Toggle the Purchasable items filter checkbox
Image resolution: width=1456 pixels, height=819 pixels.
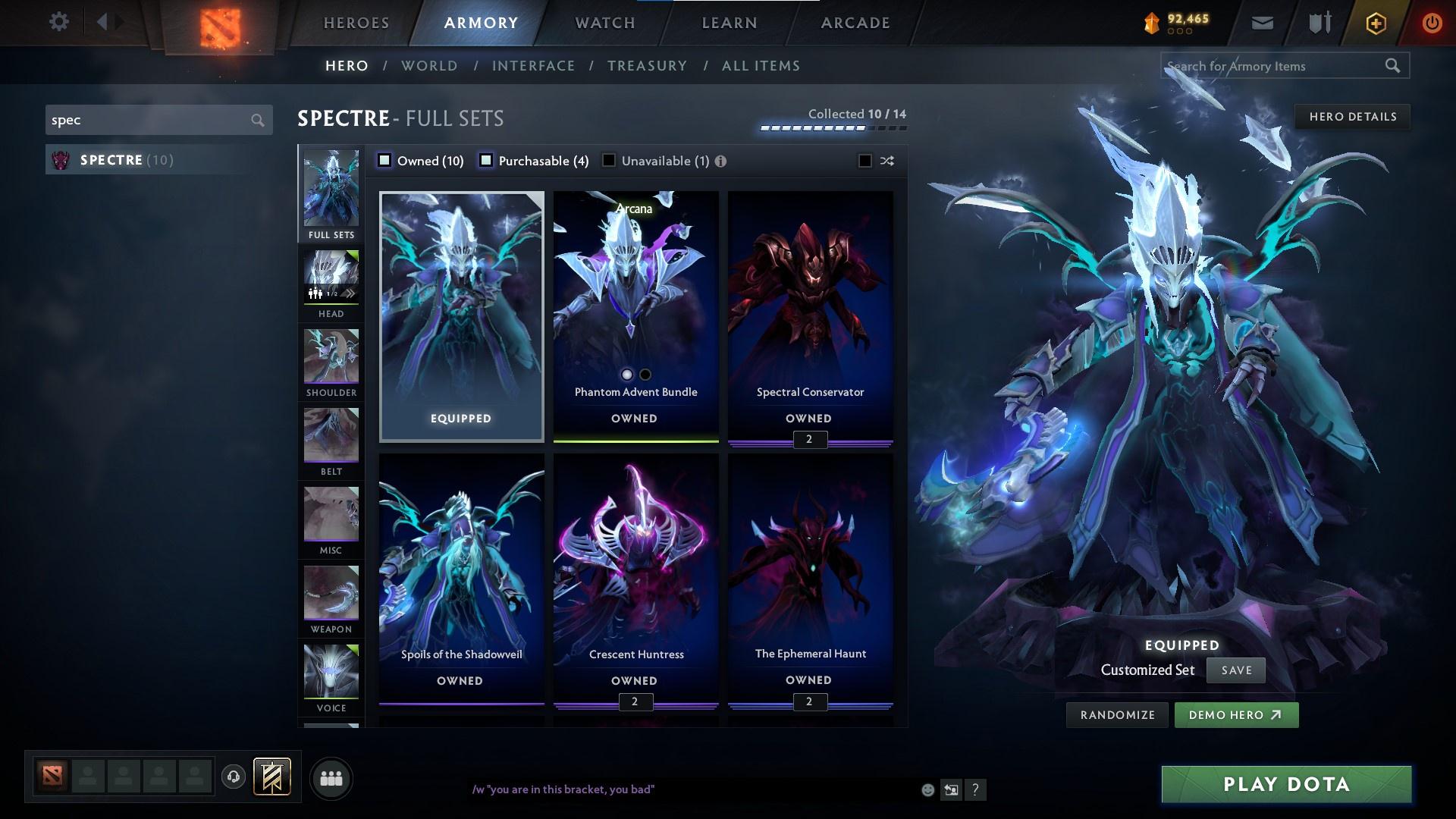click(485, 160)
